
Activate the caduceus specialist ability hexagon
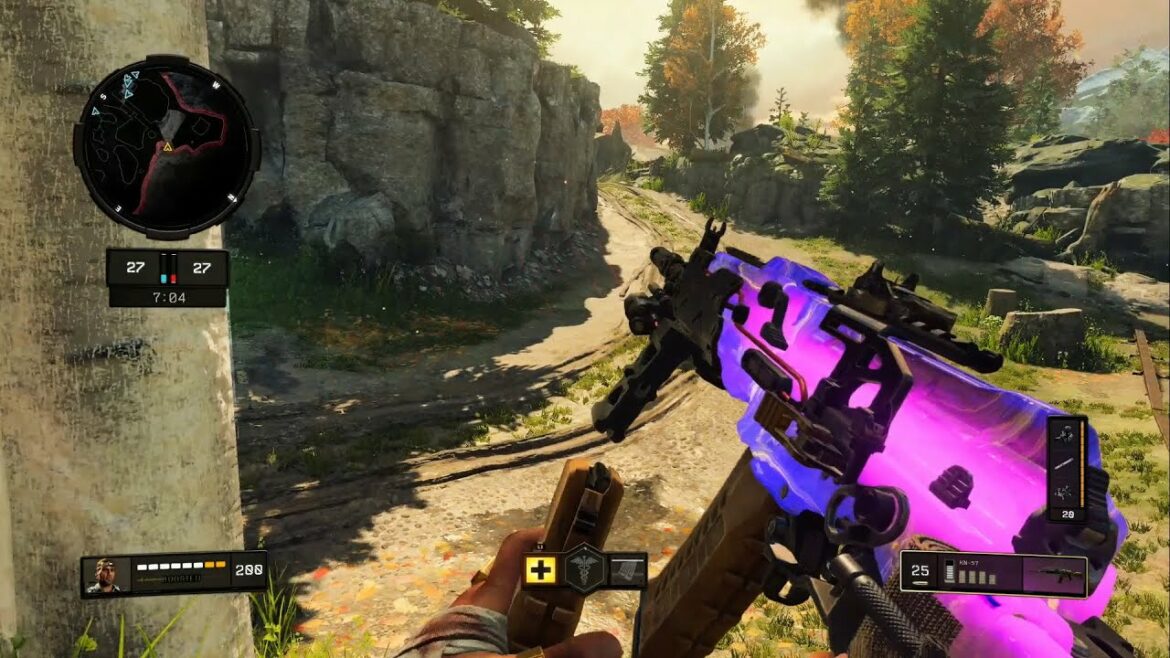pyautogui.click(x=584, y=570)
